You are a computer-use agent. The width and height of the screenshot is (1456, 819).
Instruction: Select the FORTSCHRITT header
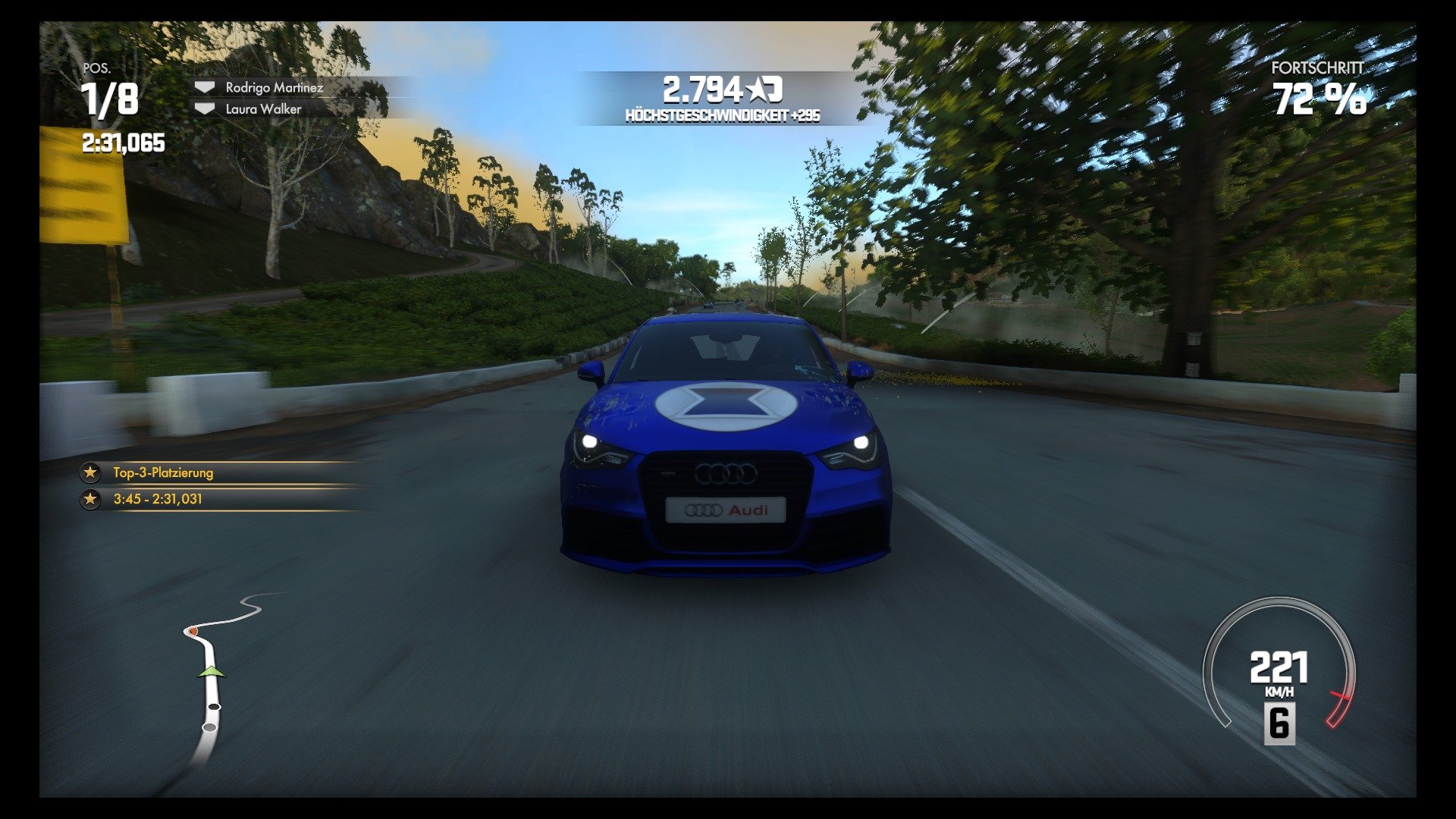click(x=1316, y=68)
